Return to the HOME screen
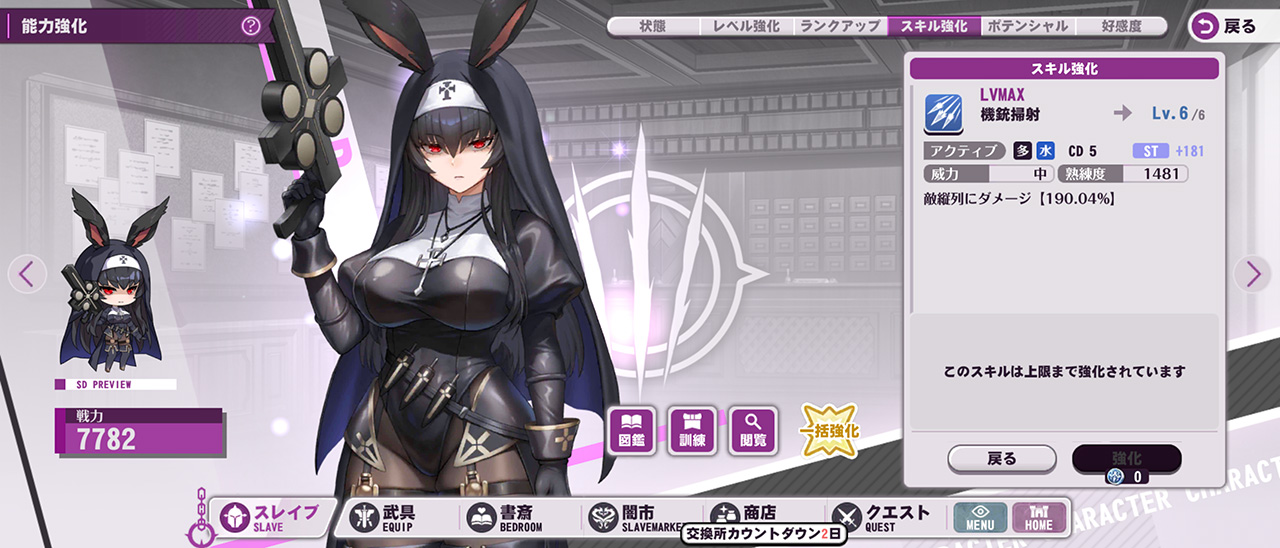 tap(1039, 517)
